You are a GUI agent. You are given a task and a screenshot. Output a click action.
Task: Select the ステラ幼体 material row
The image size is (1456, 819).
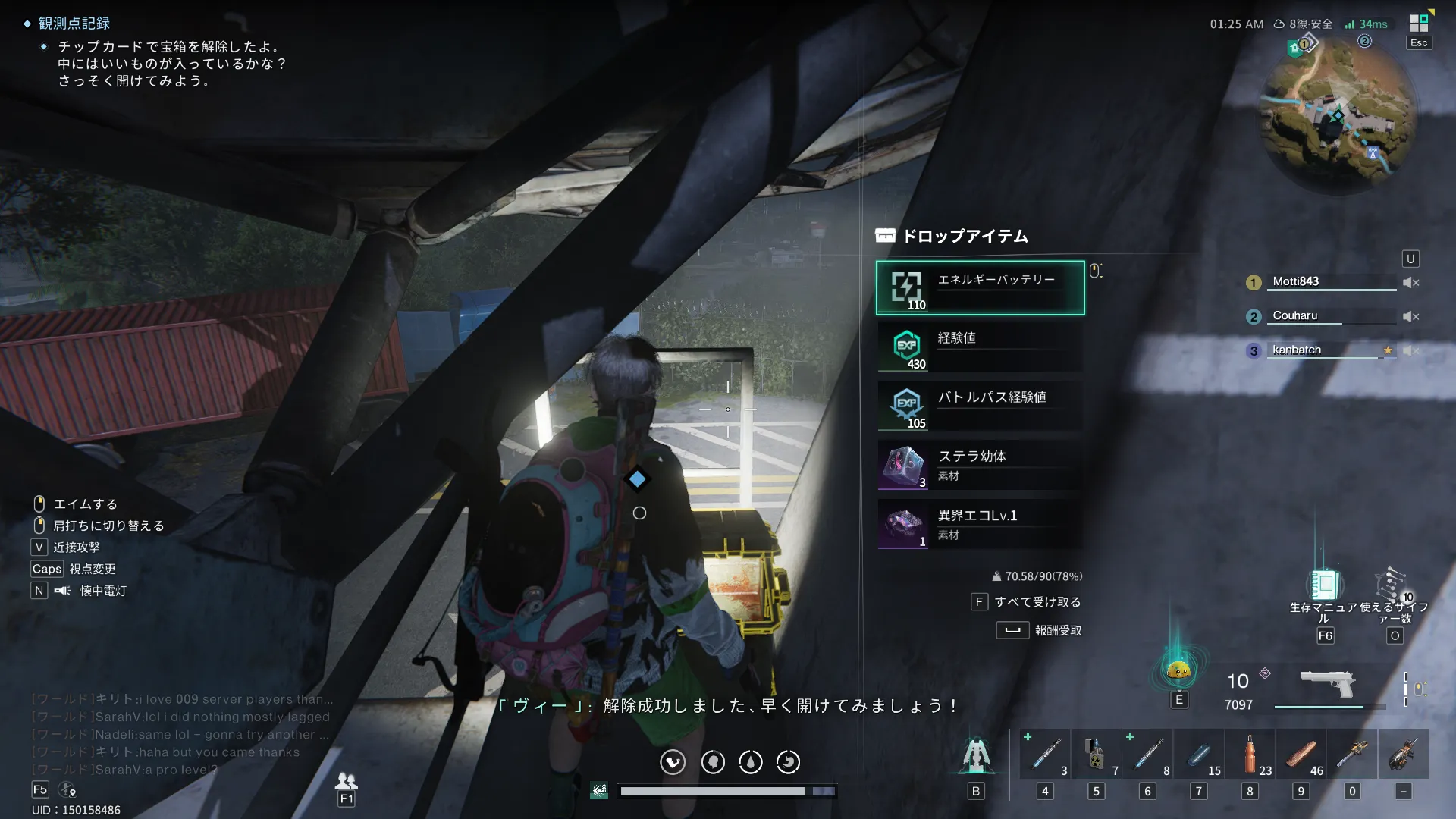(x=980, y=465)
